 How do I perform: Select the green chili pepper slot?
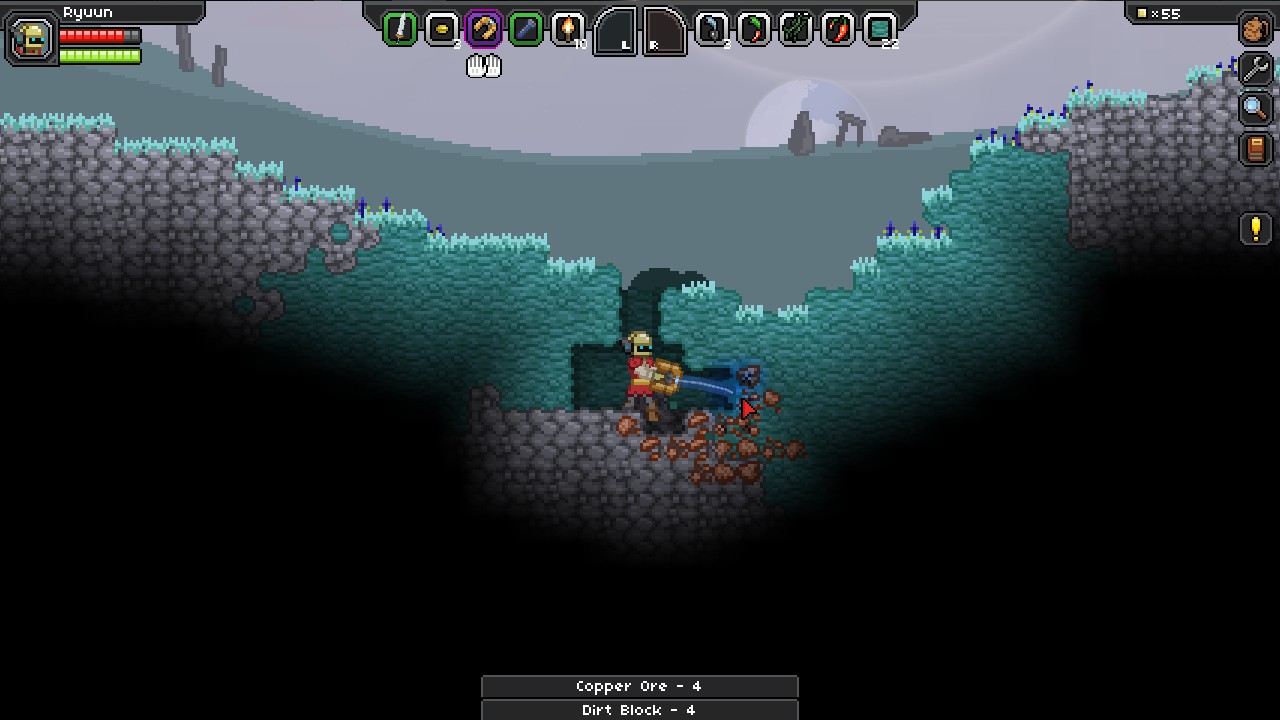coord(753,29)
